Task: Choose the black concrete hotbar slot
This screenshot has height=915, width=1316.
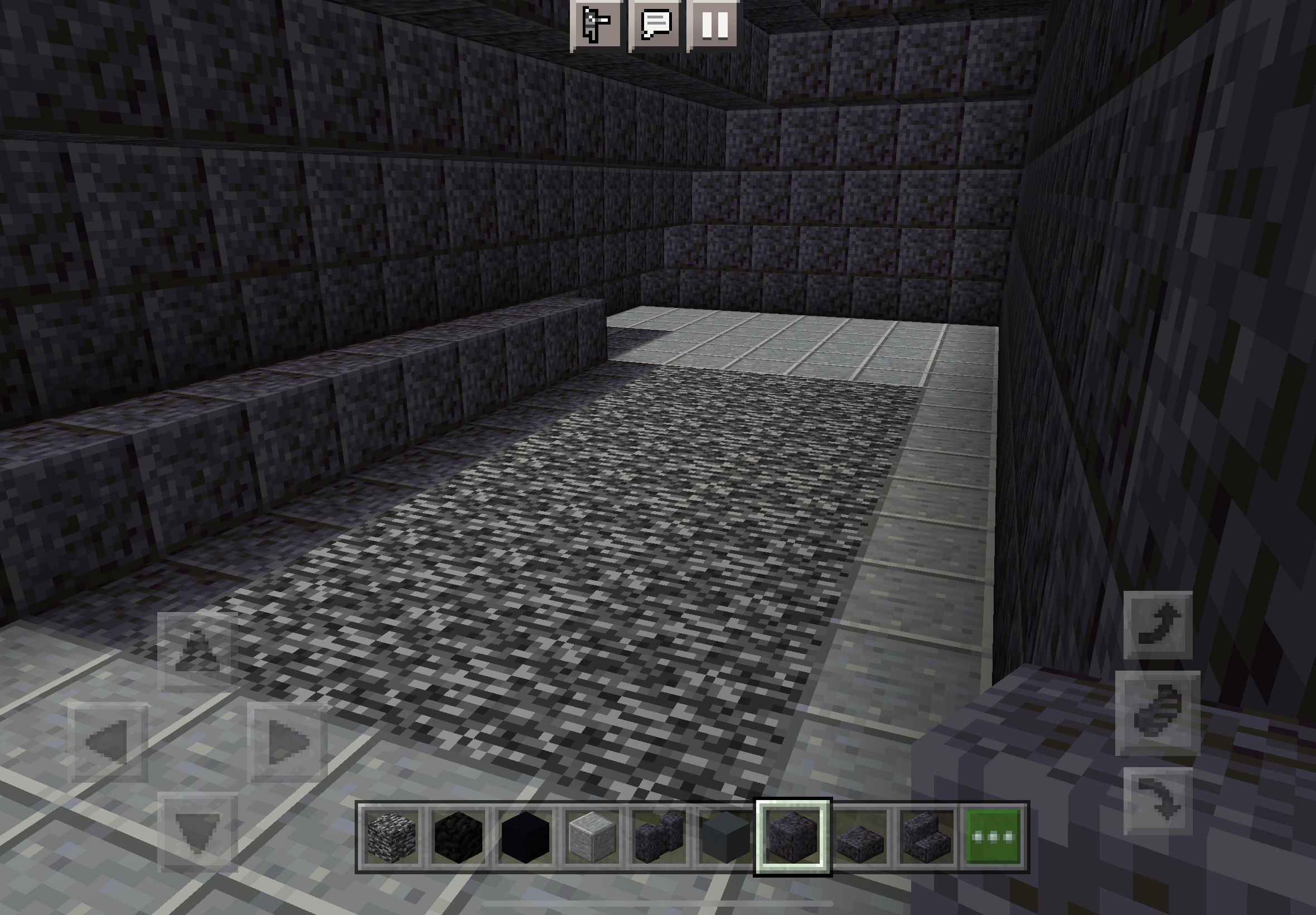Action: coord(525,836)
